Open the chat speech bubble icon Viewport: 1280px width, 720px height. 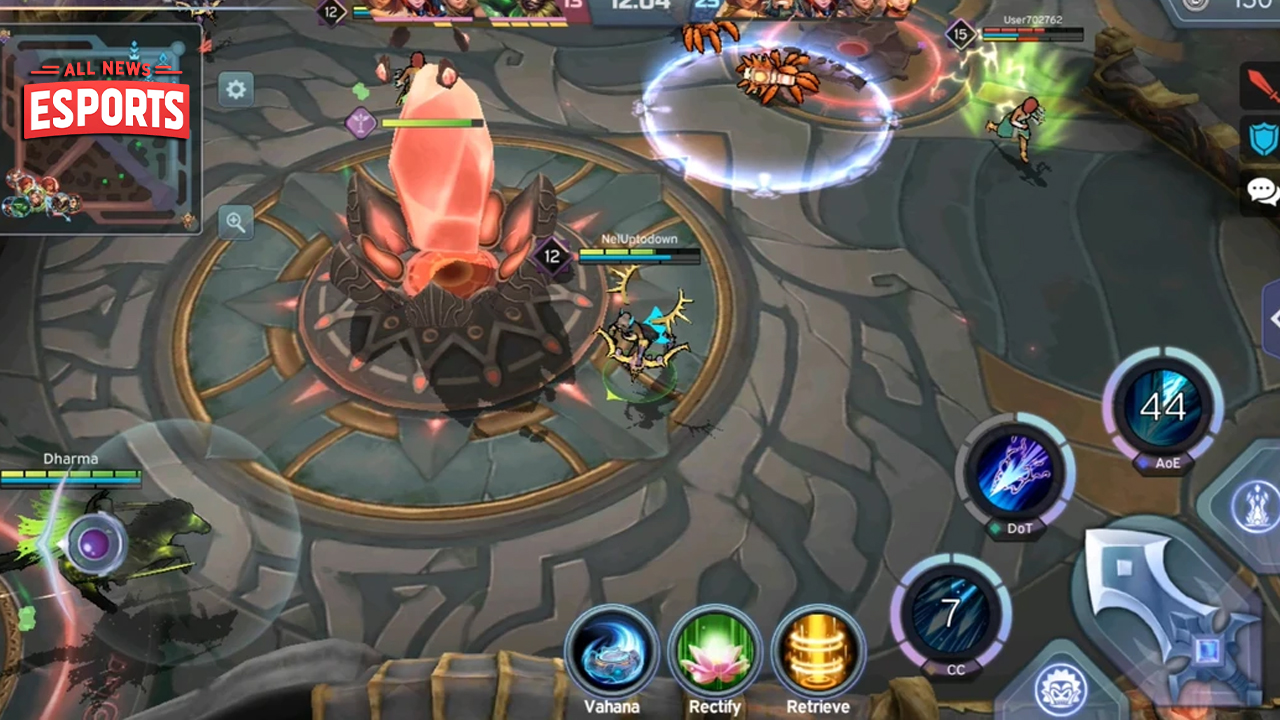coord(1262,191)
